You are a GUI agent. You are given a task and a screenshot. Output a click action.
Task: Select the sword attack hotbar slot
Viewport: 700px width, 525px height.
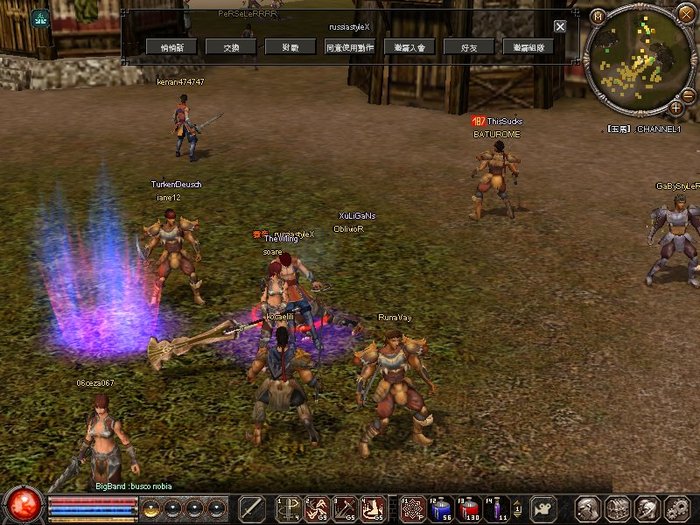pyautogui.click(x=252, y=508)
